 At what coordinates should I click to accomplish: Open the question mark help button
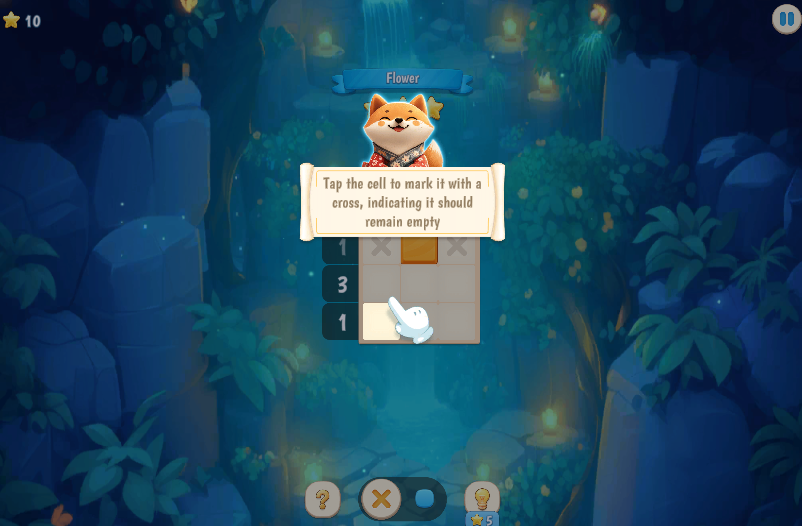tap(322, 498)
